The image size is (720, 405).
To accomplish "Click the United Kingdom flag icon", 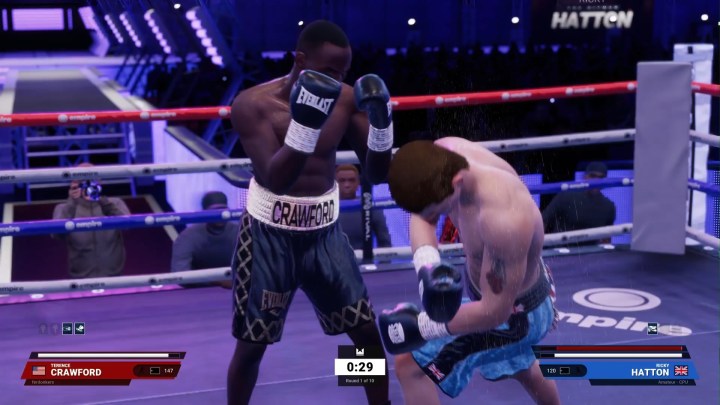I will pyautogui.click(x=681, y=370).
